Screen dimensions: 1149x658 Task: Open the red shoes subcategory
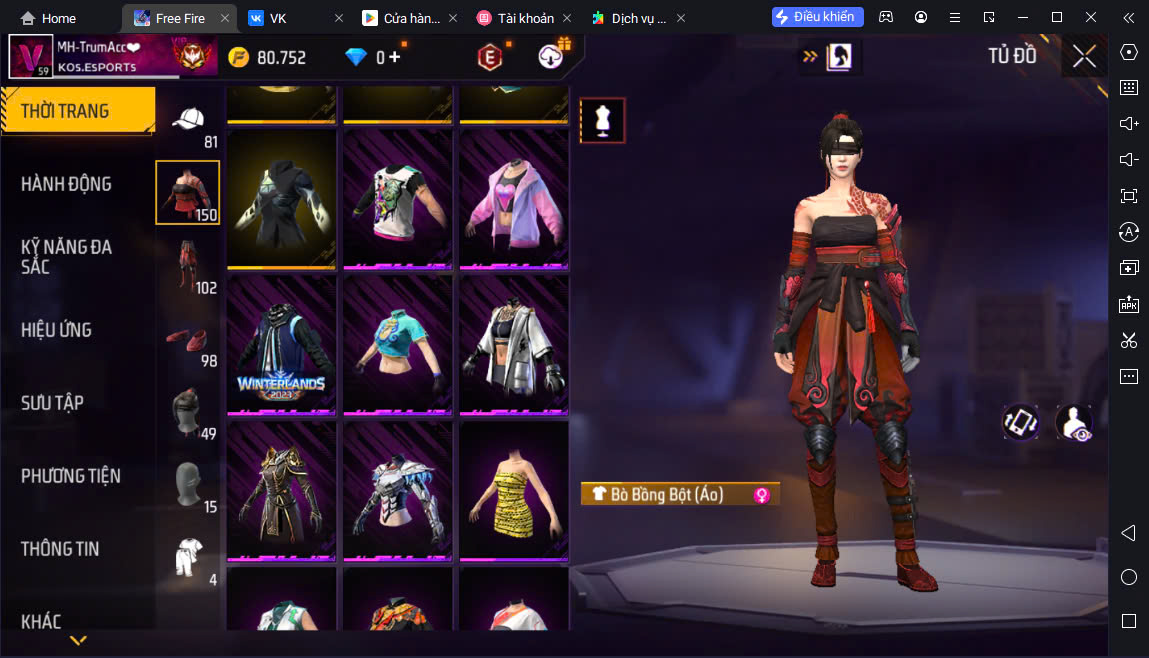point(187,340)
